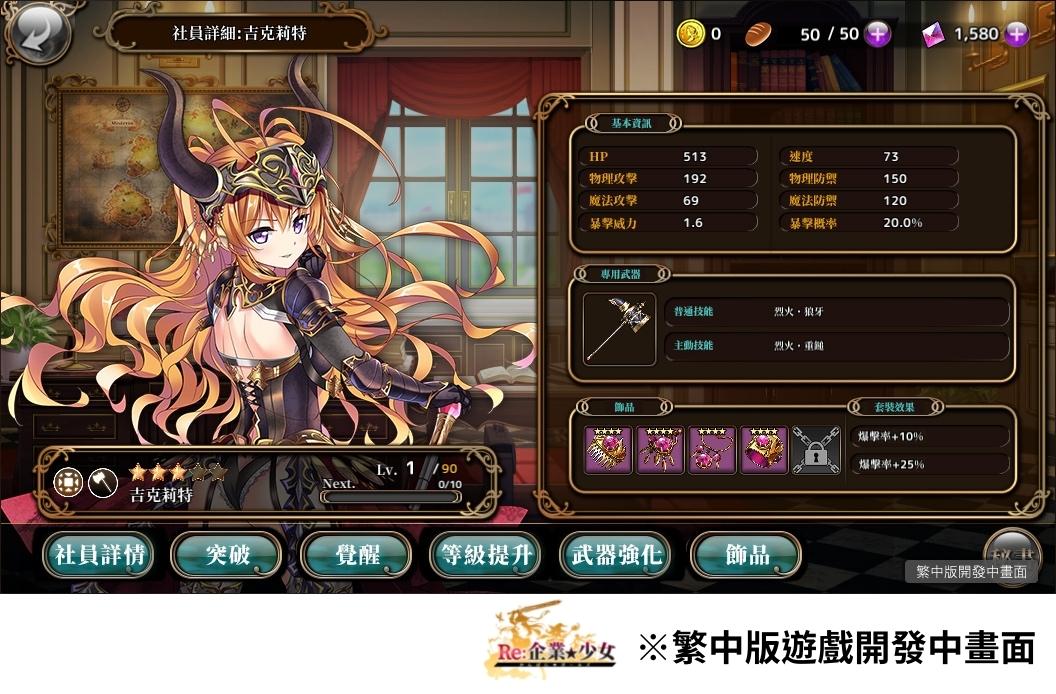The width and height of the screenshot is (1056, 694).
Task: Select the spider brooch accessory slot
Action: (x=661, y=450)
